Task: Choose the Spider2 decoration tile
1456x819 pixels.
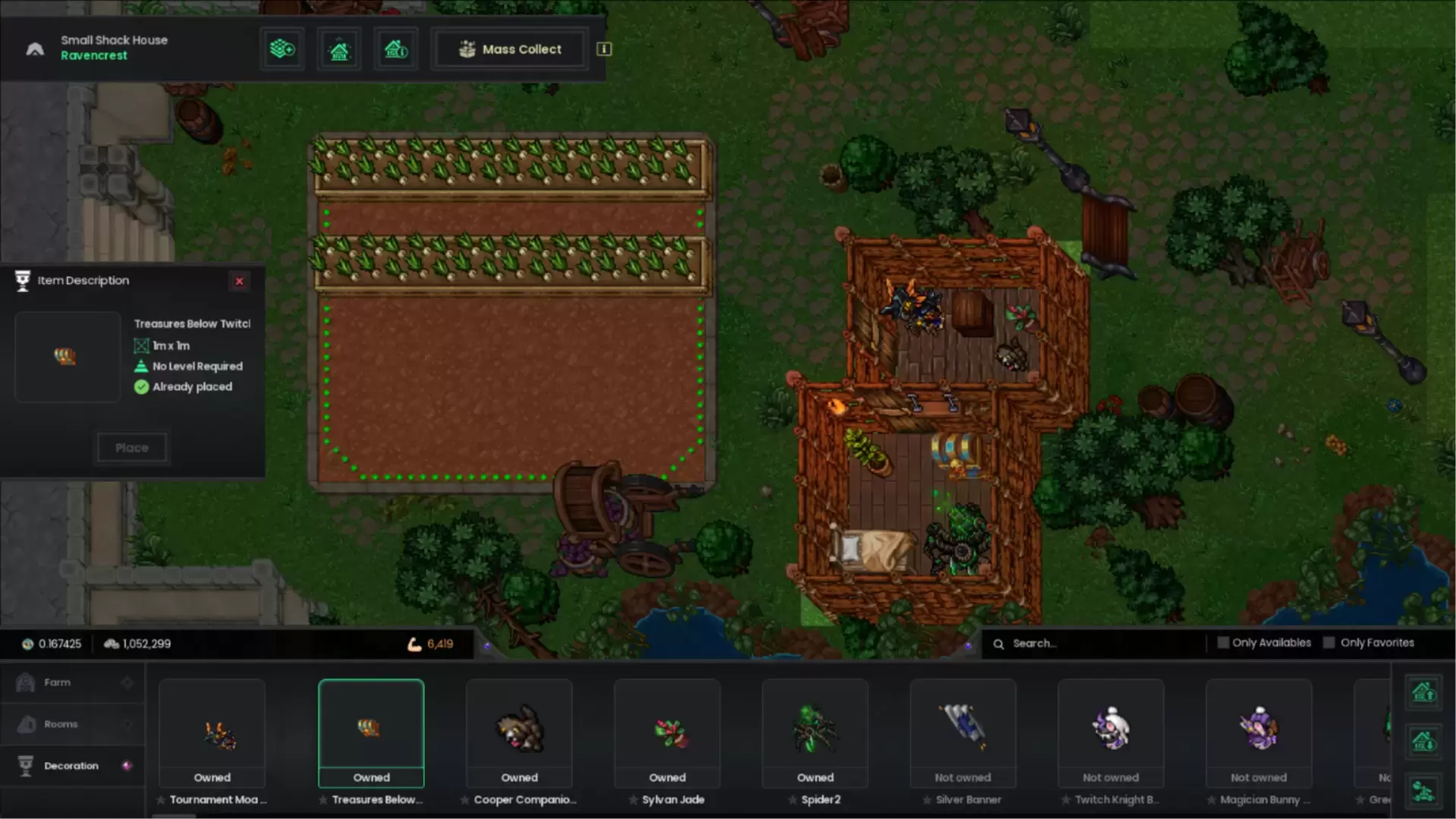Action: 815,732
